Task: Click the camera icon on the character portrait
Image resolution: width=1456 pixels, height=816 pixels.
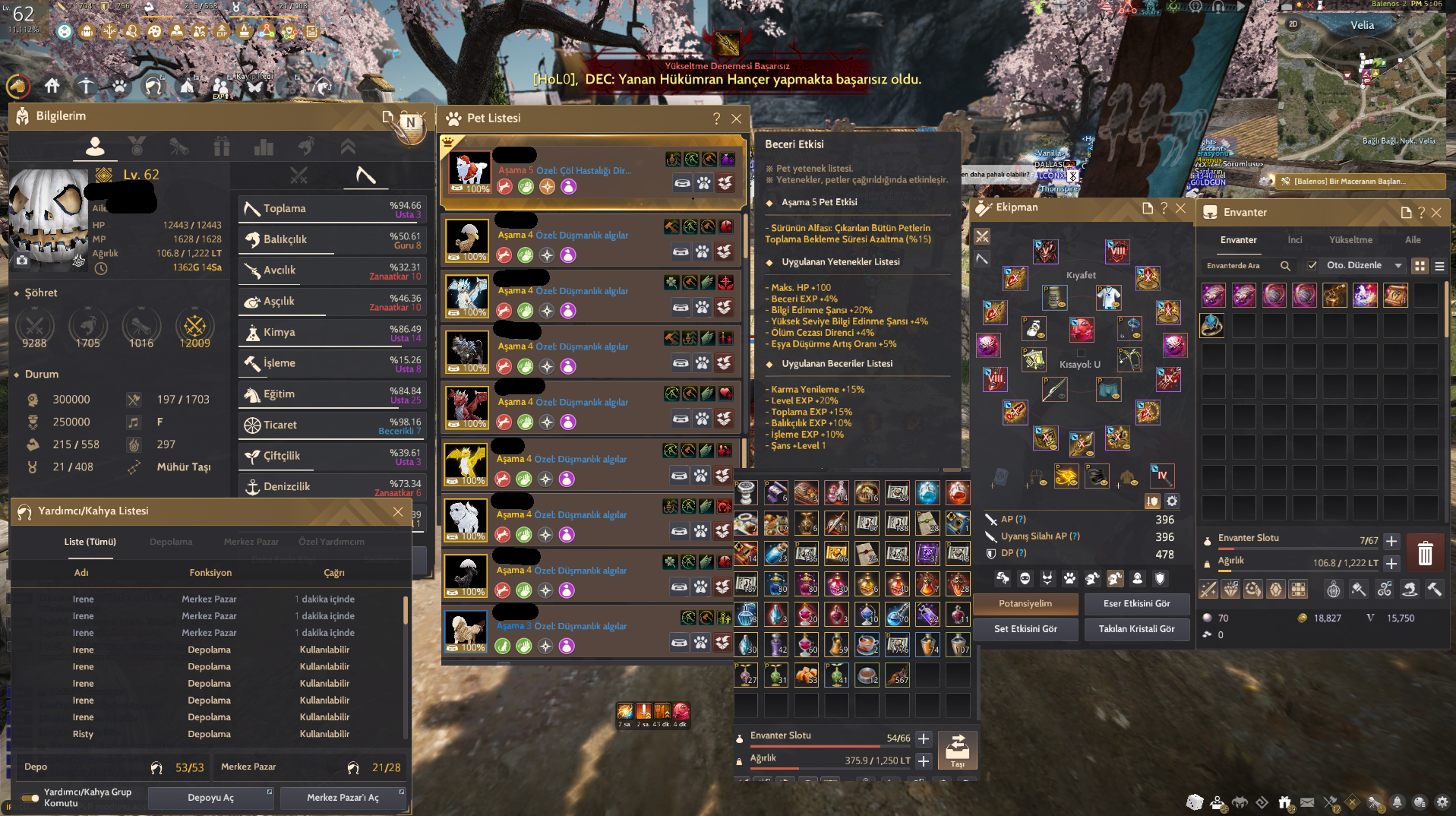Action: click(x=23, y=261)
